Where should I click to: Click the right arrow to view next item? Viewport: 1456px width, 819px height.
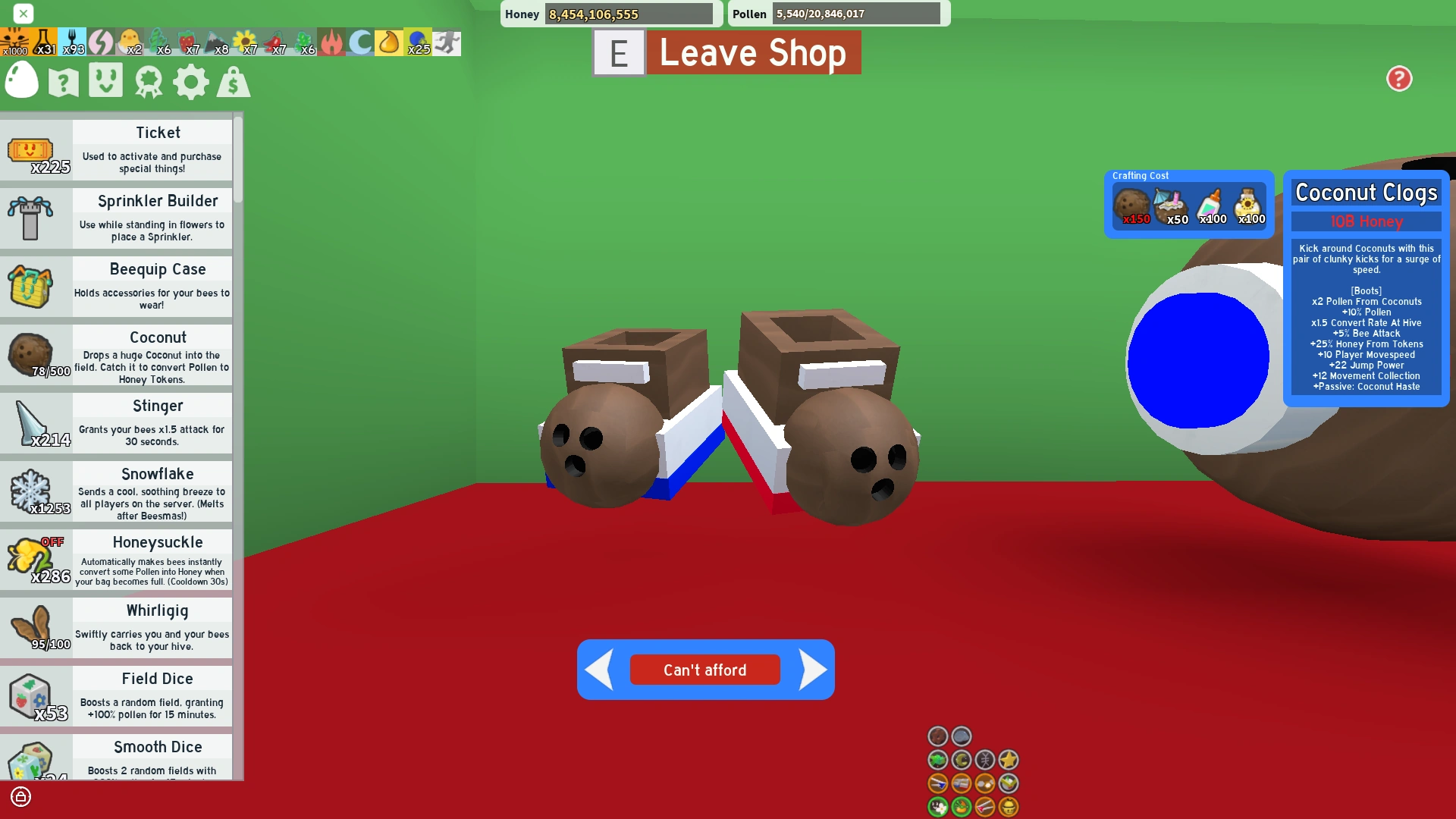tap(814, 670)
